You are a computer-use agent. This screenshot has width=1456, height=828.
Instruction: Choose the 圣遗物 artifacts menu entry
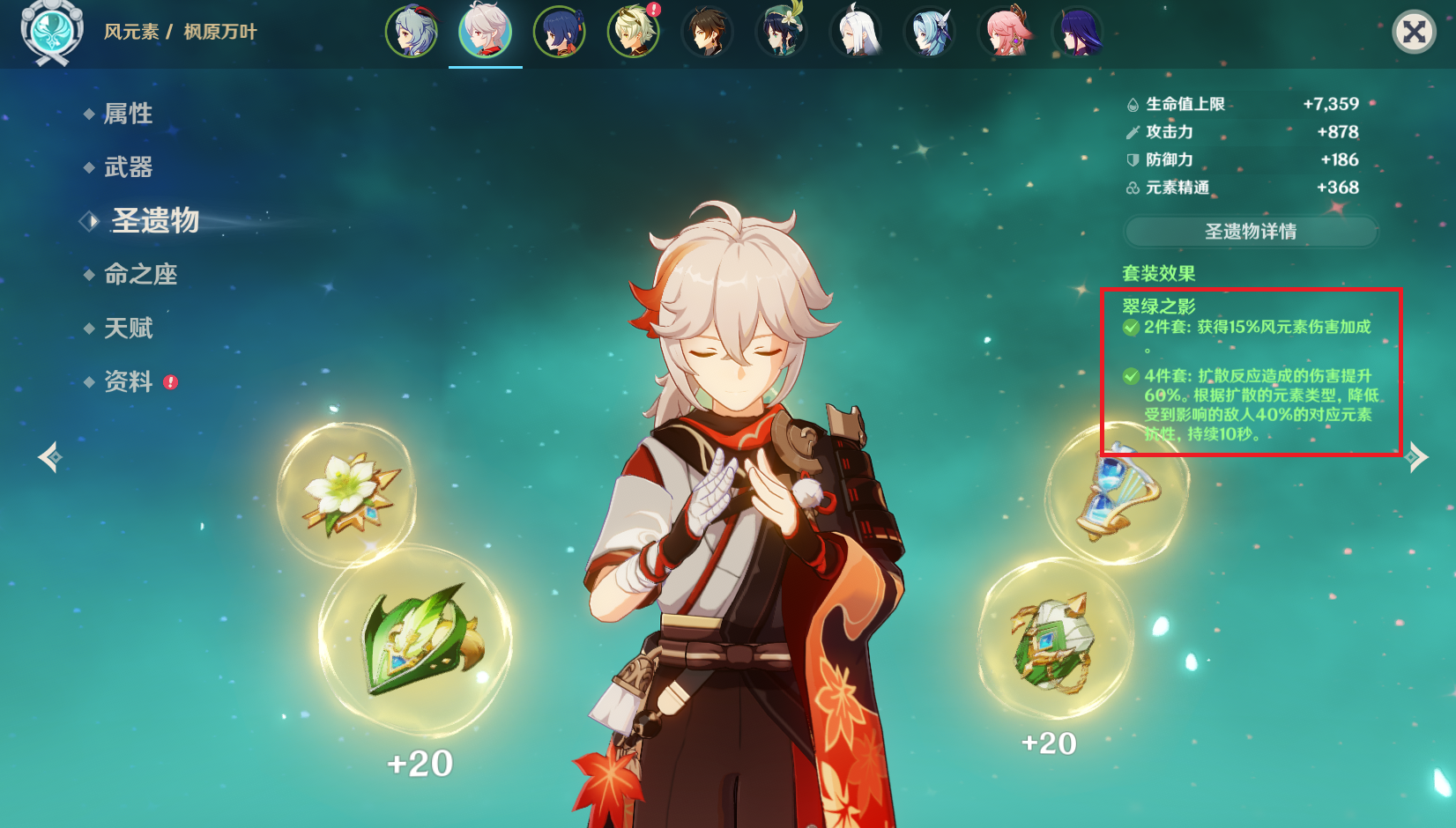(x=155, y=220)
